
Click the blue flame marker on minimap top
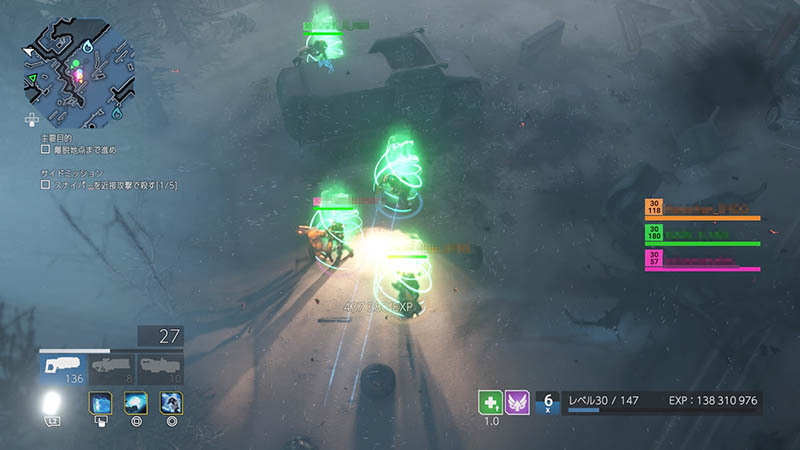pos(87,46)
